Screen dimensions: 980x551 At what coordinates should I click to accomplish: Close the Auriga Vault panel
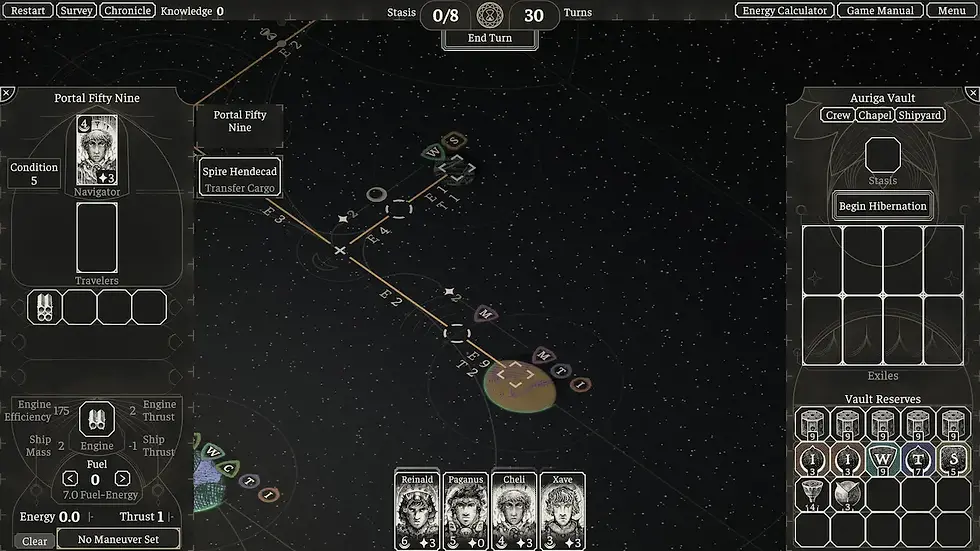972,93
